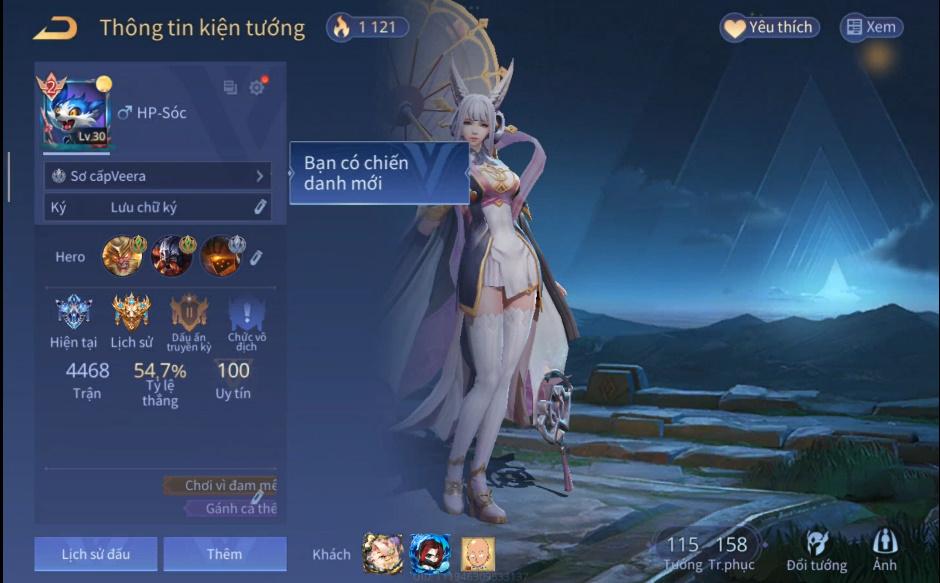940x583 pixels.
Task: Open the profile settings gear icon
Action: click(x=257, y=88)
